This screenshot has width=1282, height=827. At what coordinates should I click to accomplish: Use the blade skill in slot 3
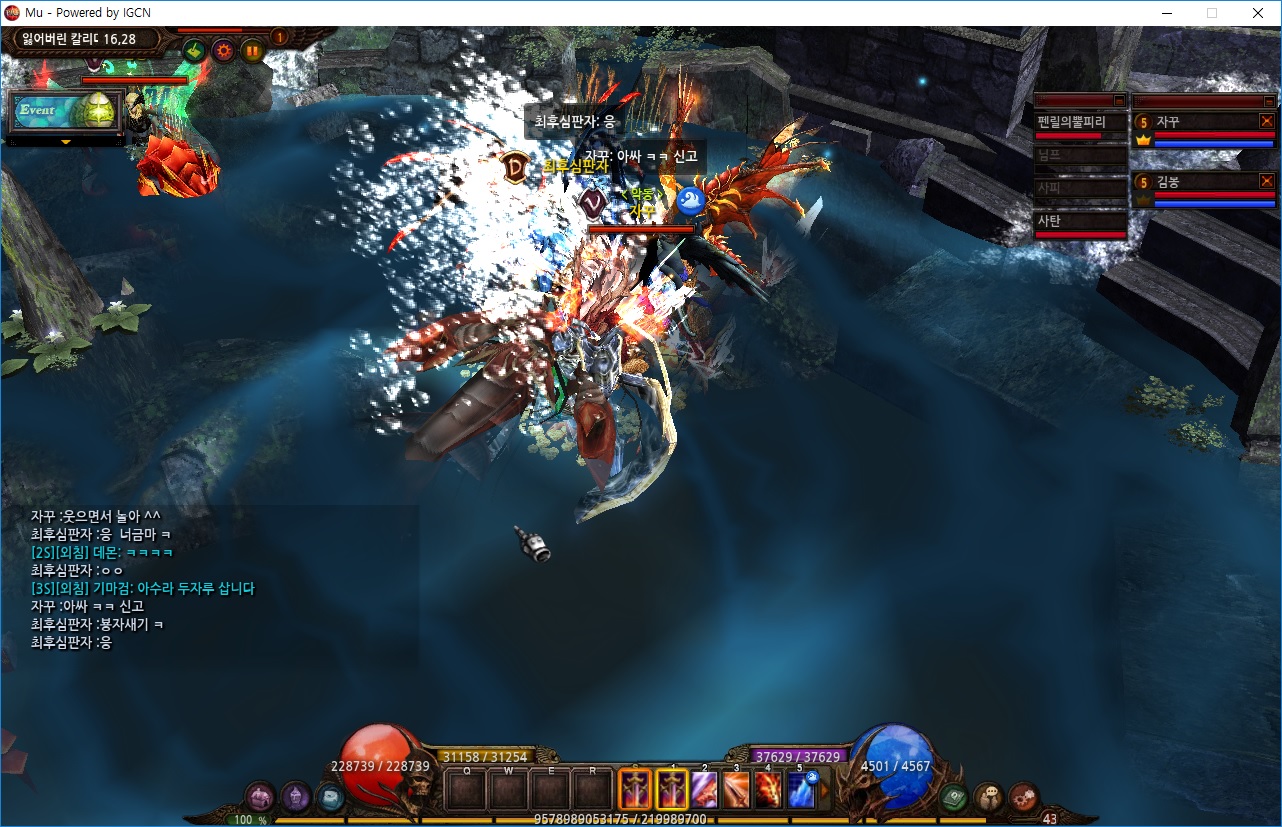pyautogui.click(x=736, y=791)
